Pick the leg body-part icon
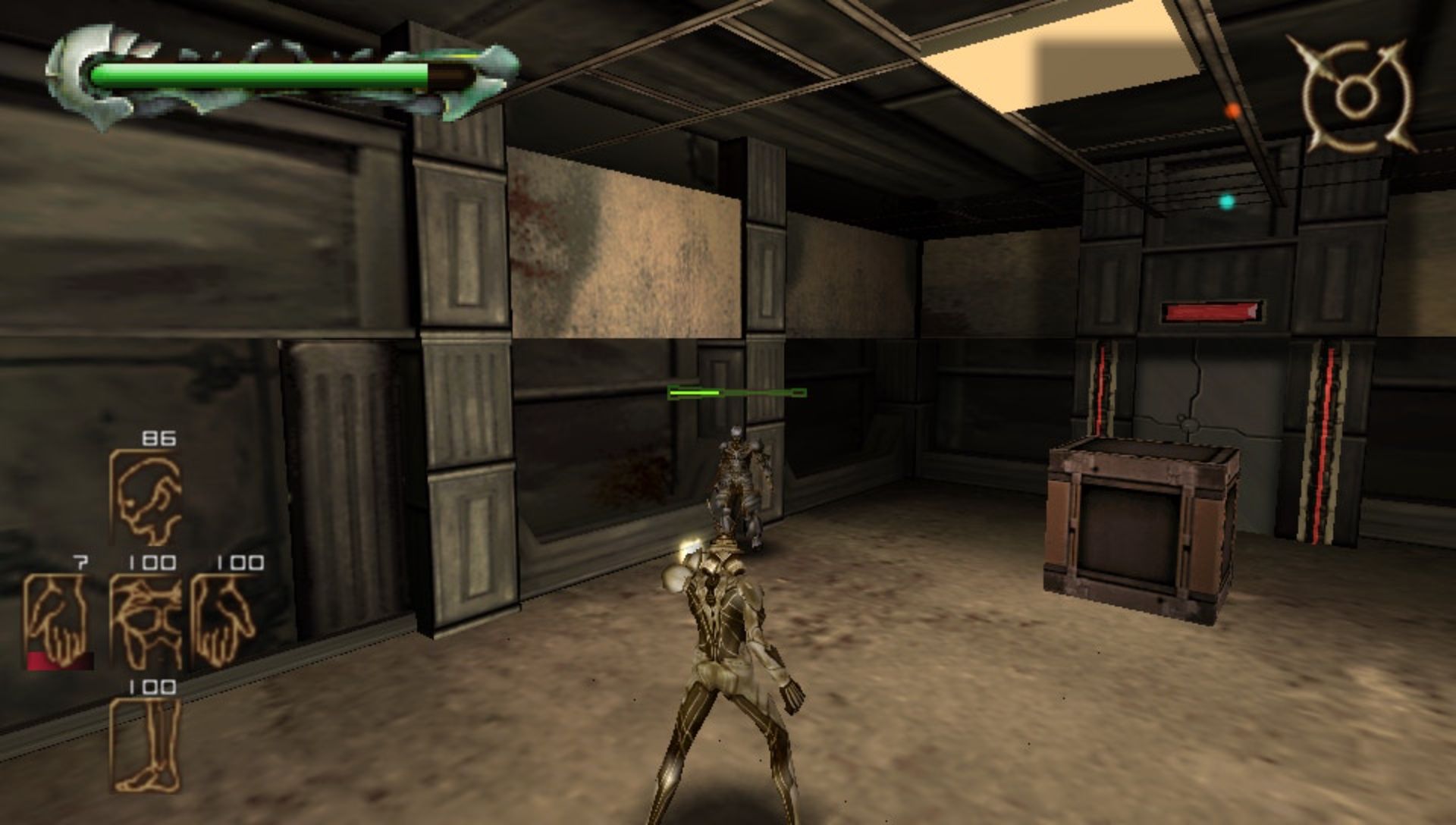 pyautogui.click(x=147, y=745)
